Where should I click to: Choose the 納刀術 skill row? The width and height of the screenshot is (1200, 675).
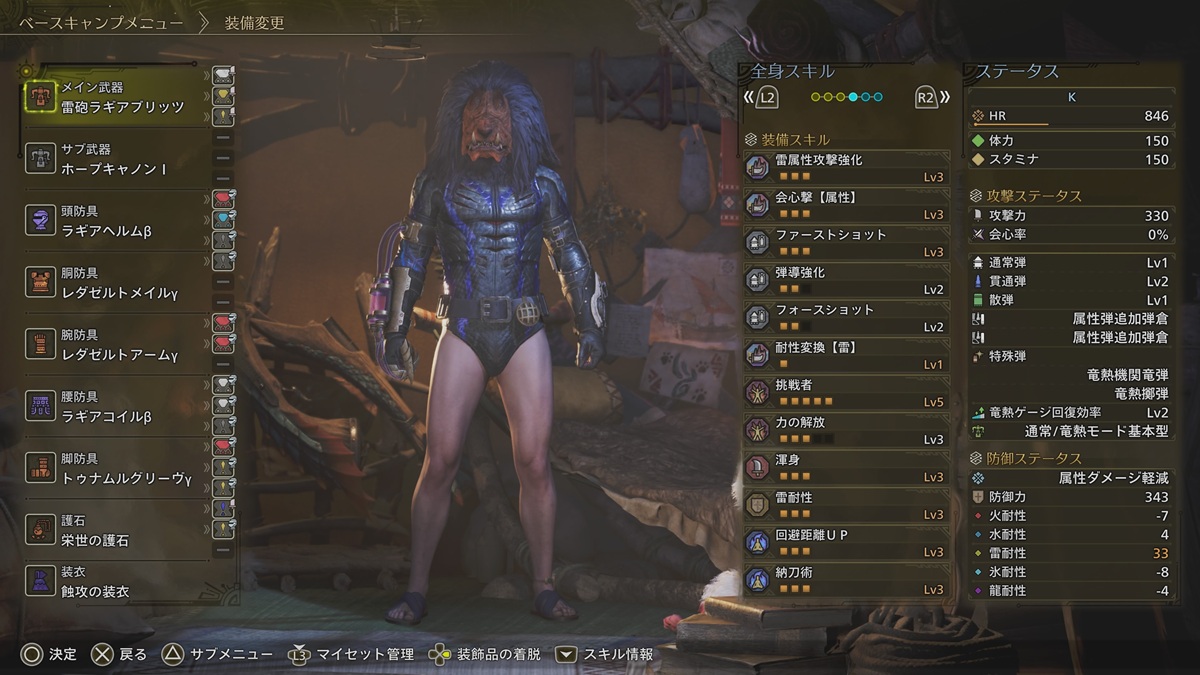point(847,580)
